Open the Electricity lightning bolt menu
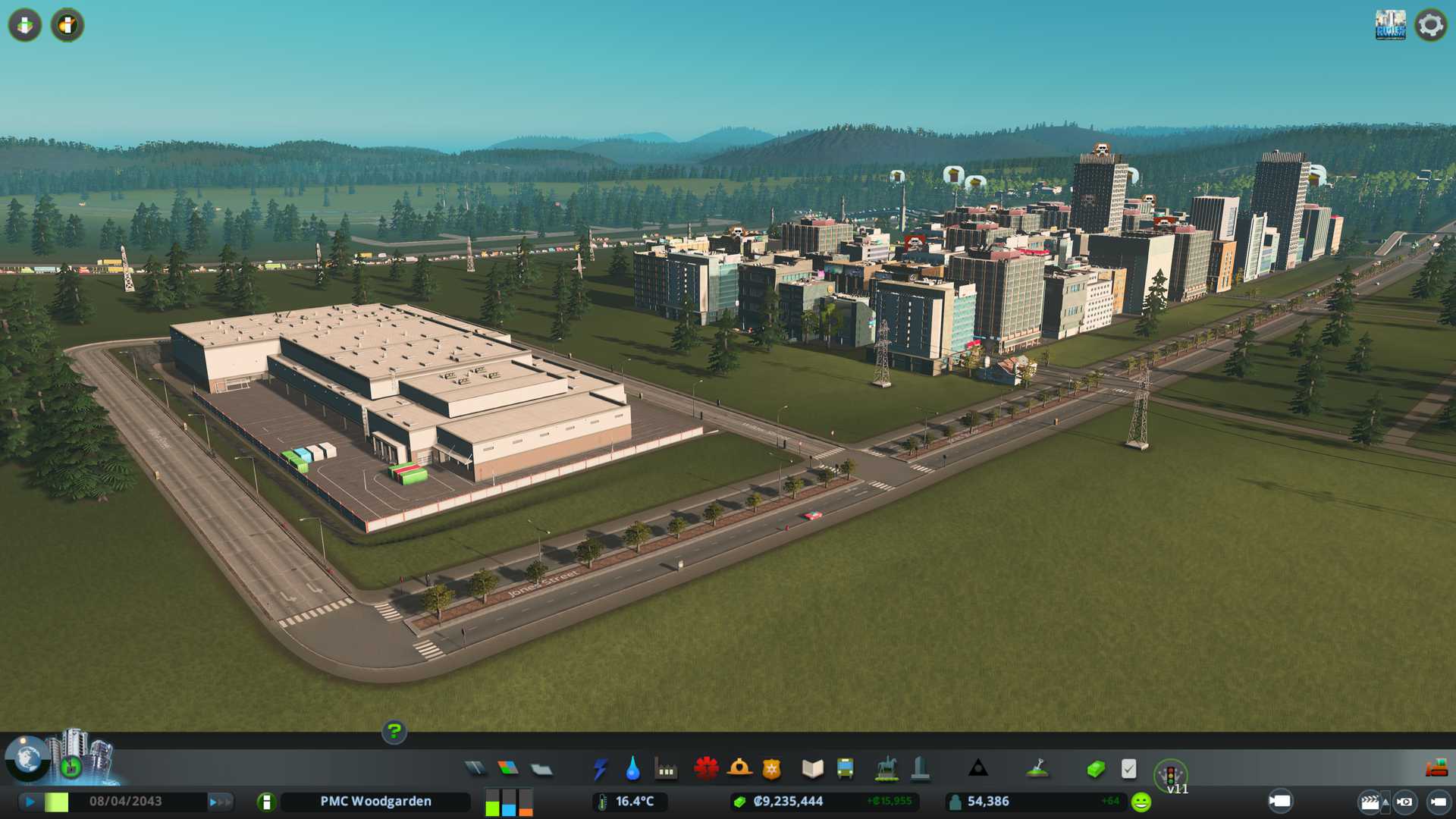 [600, 769]
